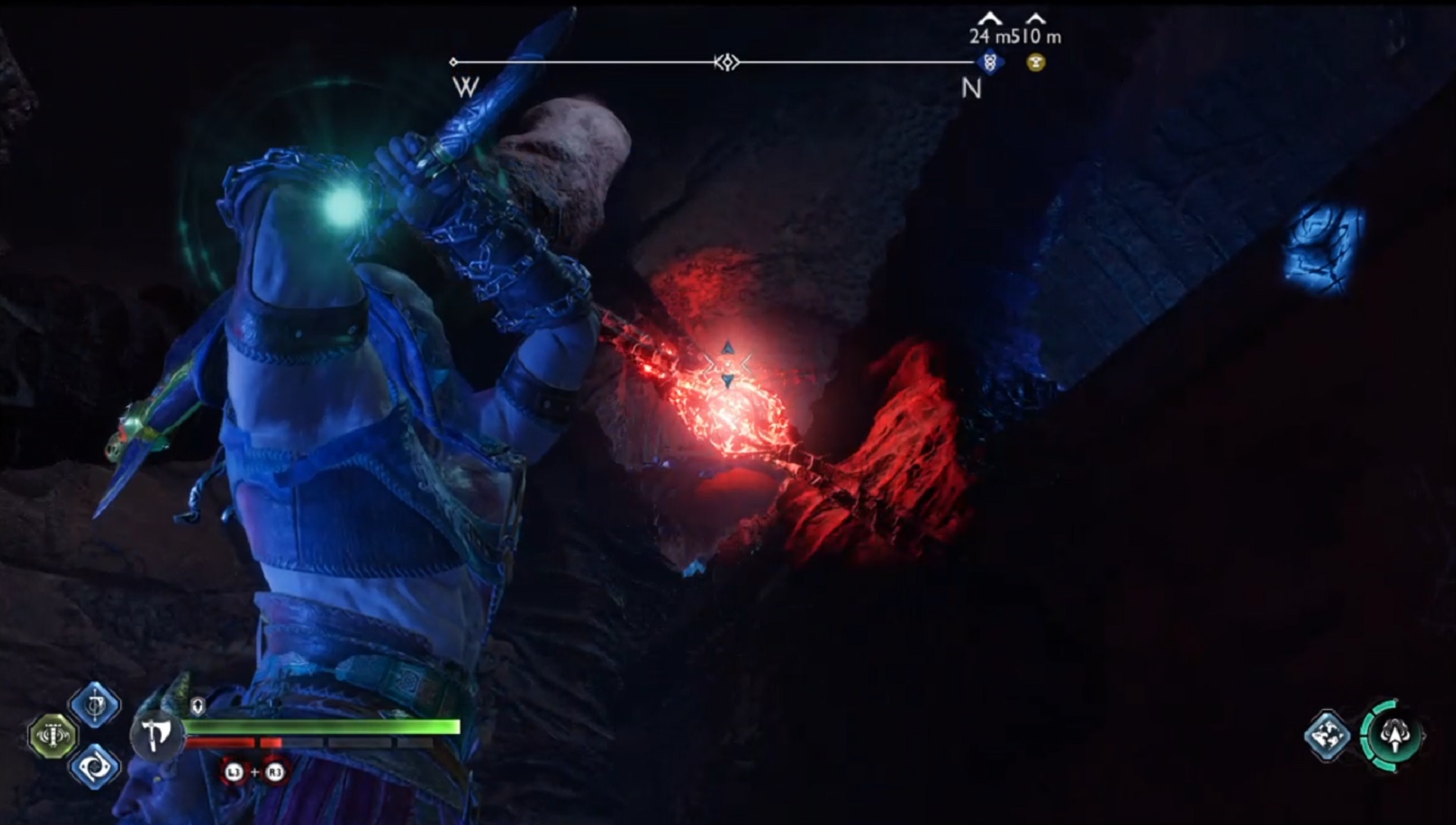The height and width of the screenshot is (825, 1456).
Task: Click the blue quest marker on compass
Action: (989, 62)
